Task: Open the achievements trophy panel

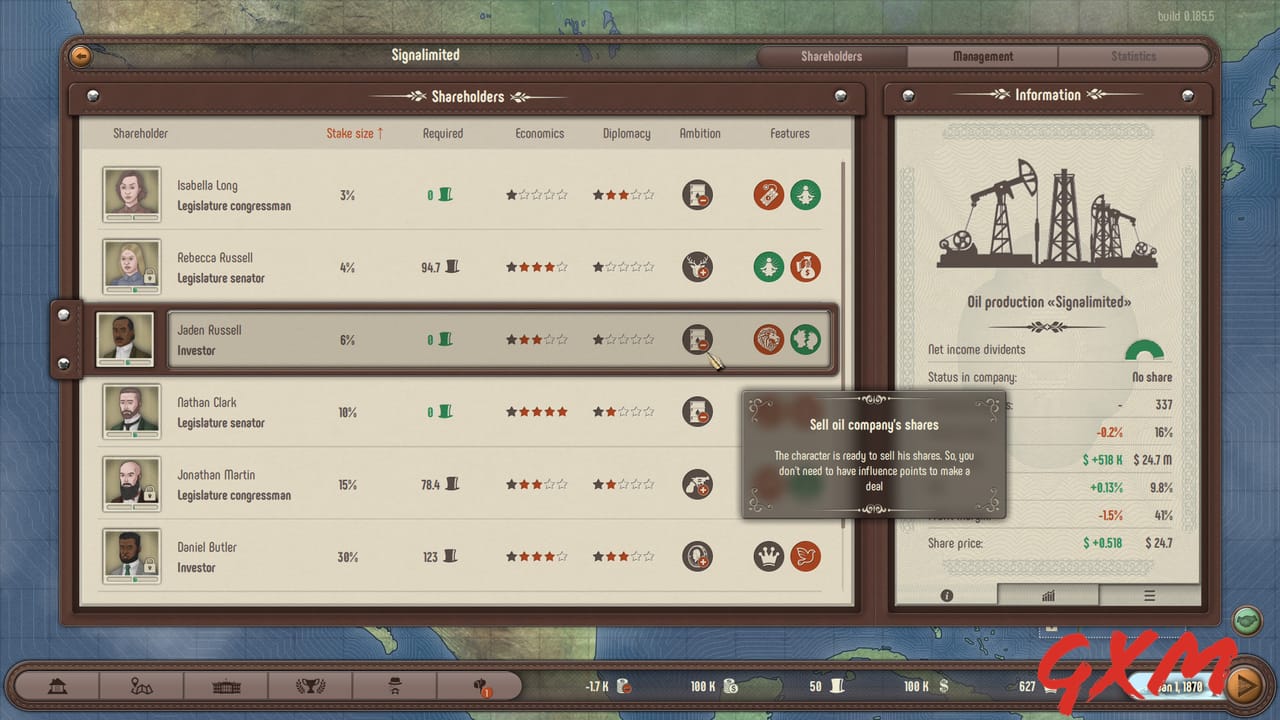Action: 311,686
